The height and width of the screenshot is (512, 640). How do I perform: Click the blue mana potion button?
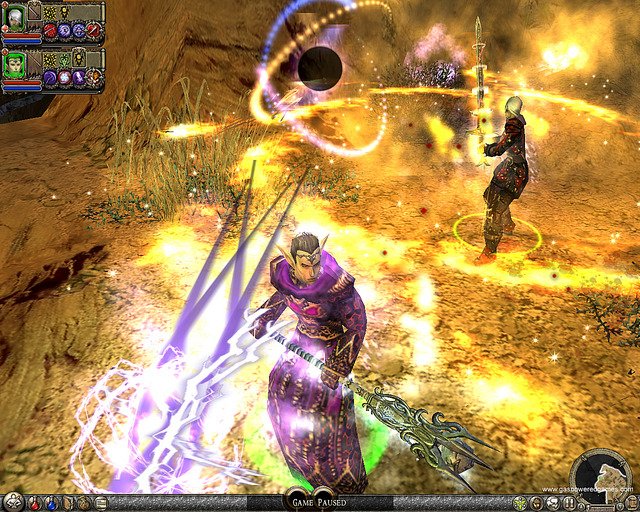click(x=50, y=503)
